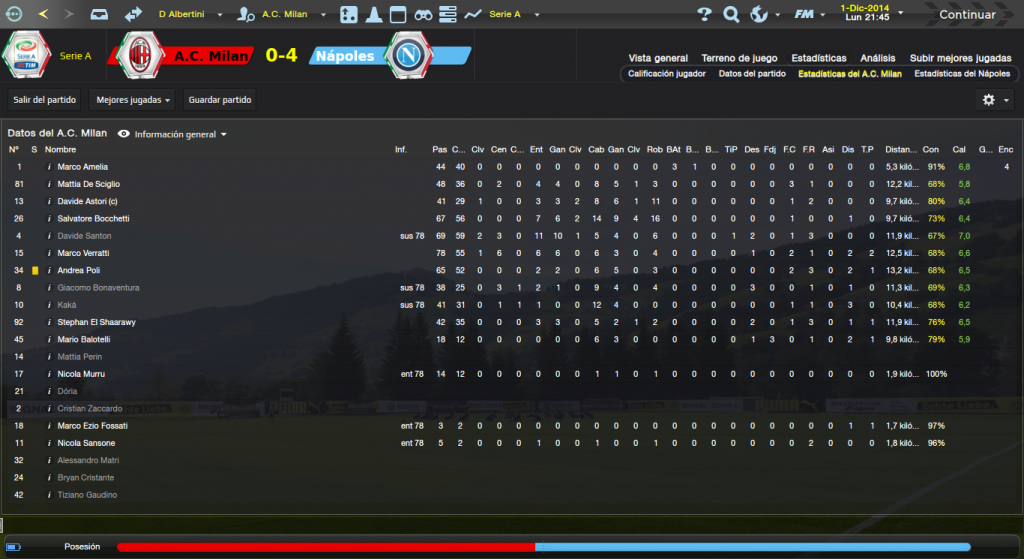Open Stephan El Shaarawy's player entry
The width and height of the screenshot is (1024, 559).
[96, 322]
